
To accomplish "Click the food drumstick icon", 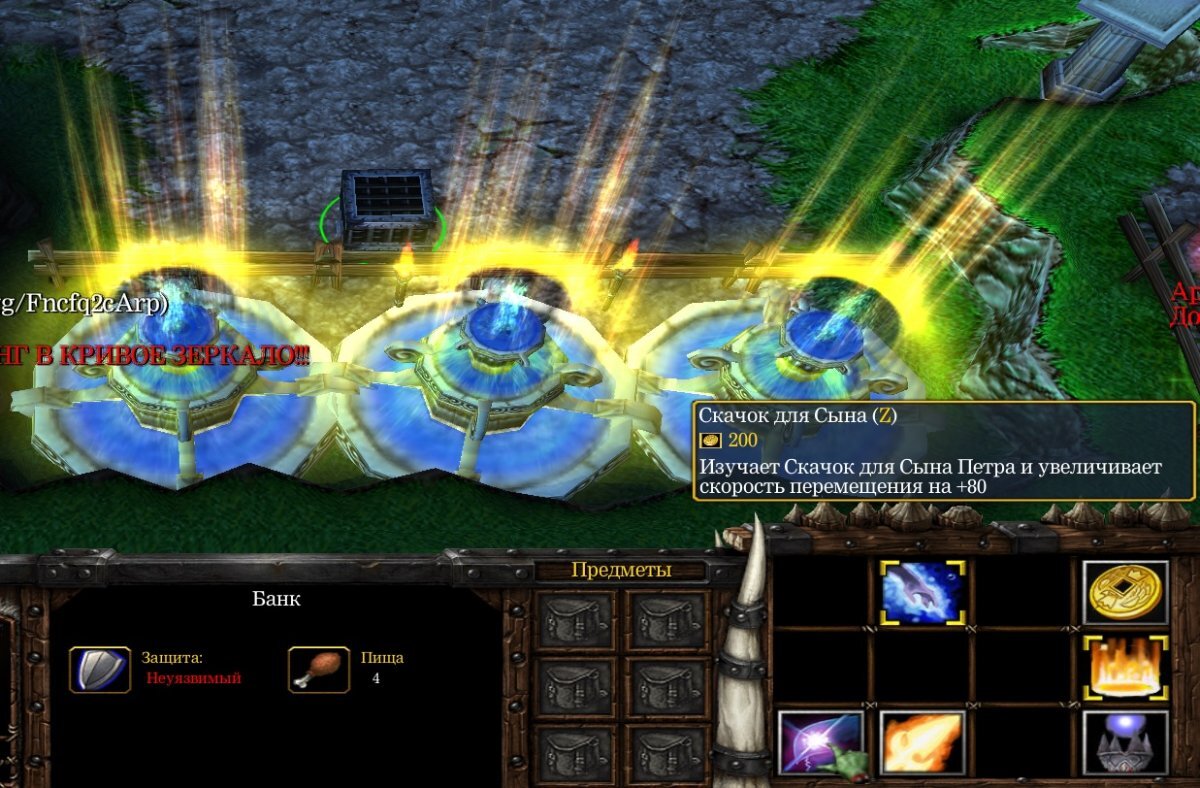I will [312, 669].
